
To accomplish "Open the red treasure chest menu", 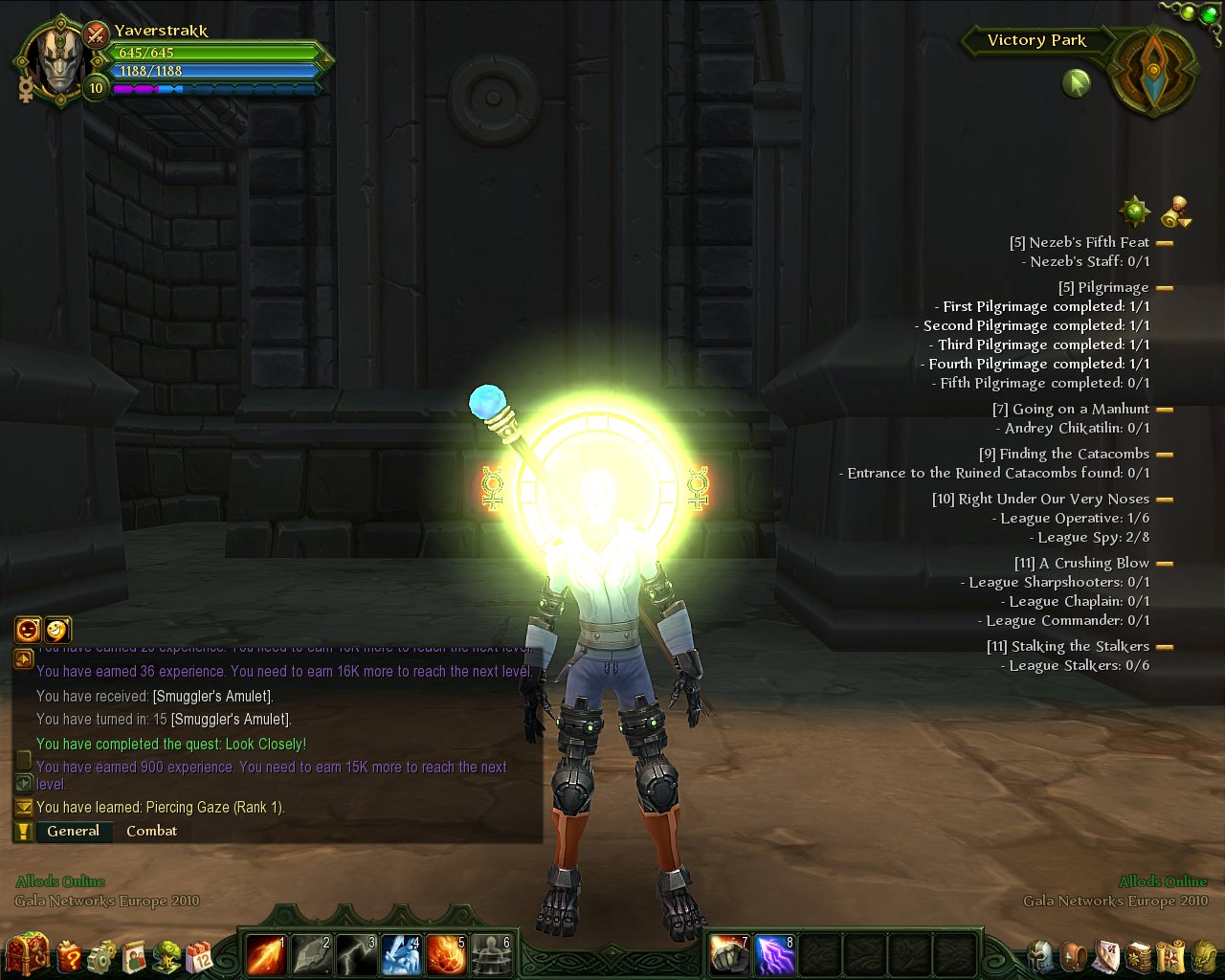I will 27,953.
